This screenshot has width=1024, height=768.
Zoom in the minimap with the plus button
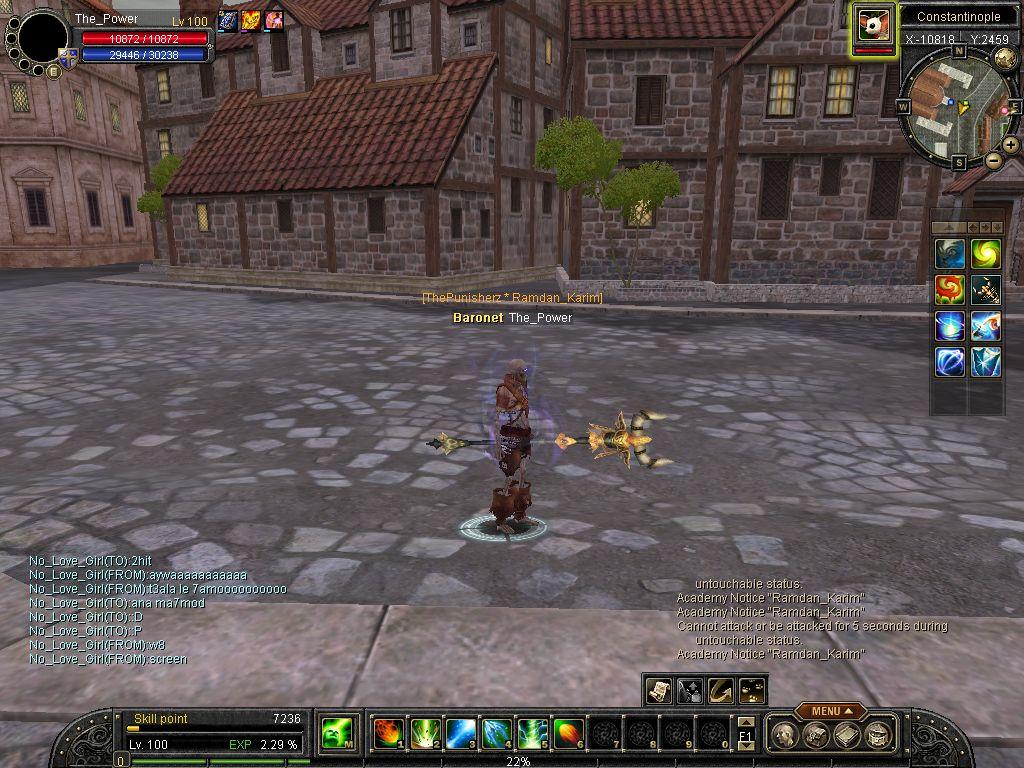pos(1011,145)
